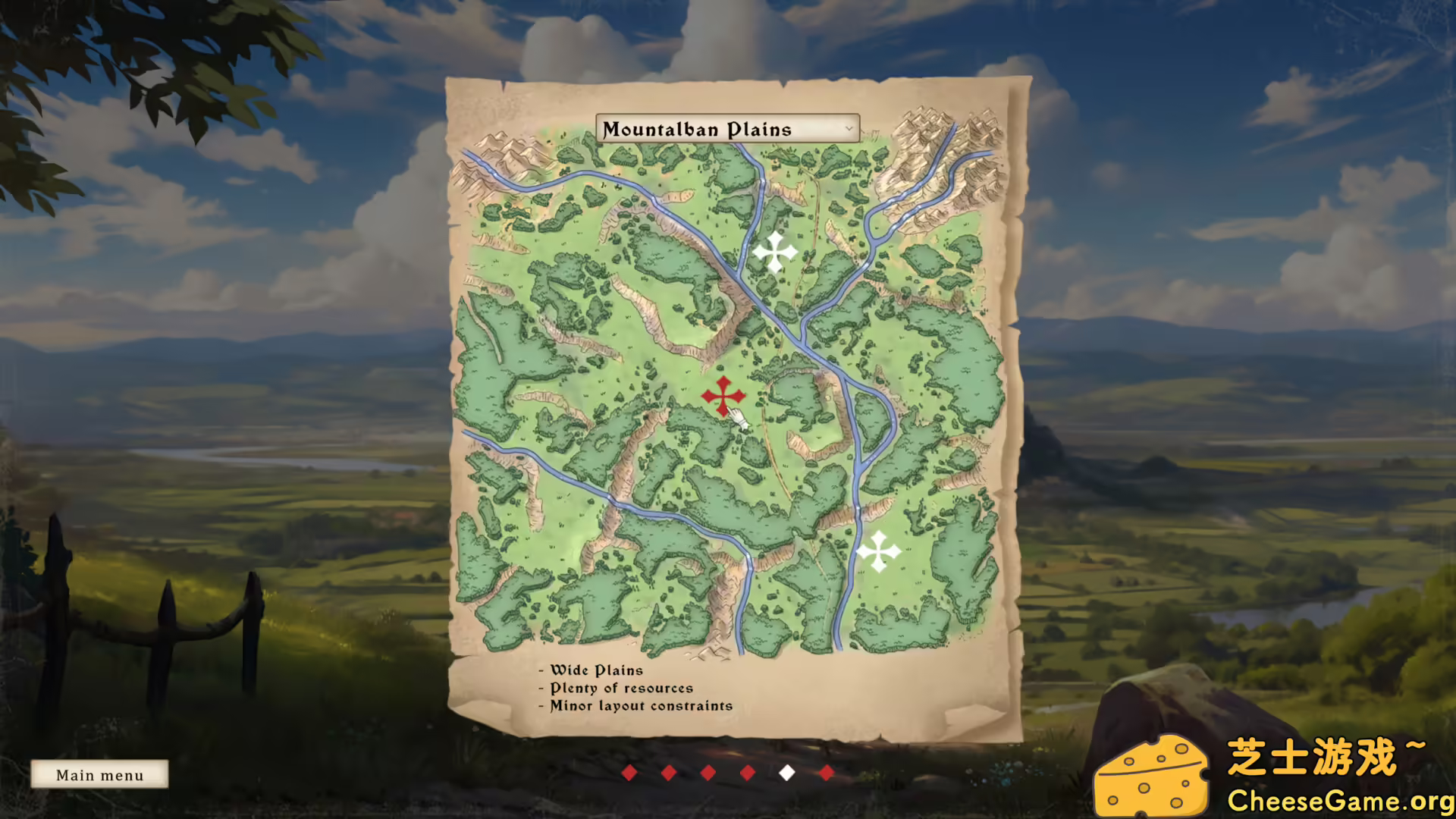Activate the last red diamond page indicator
This screenshot has height=819, width=1456.
pyautogui.click(x=825, y=773)
